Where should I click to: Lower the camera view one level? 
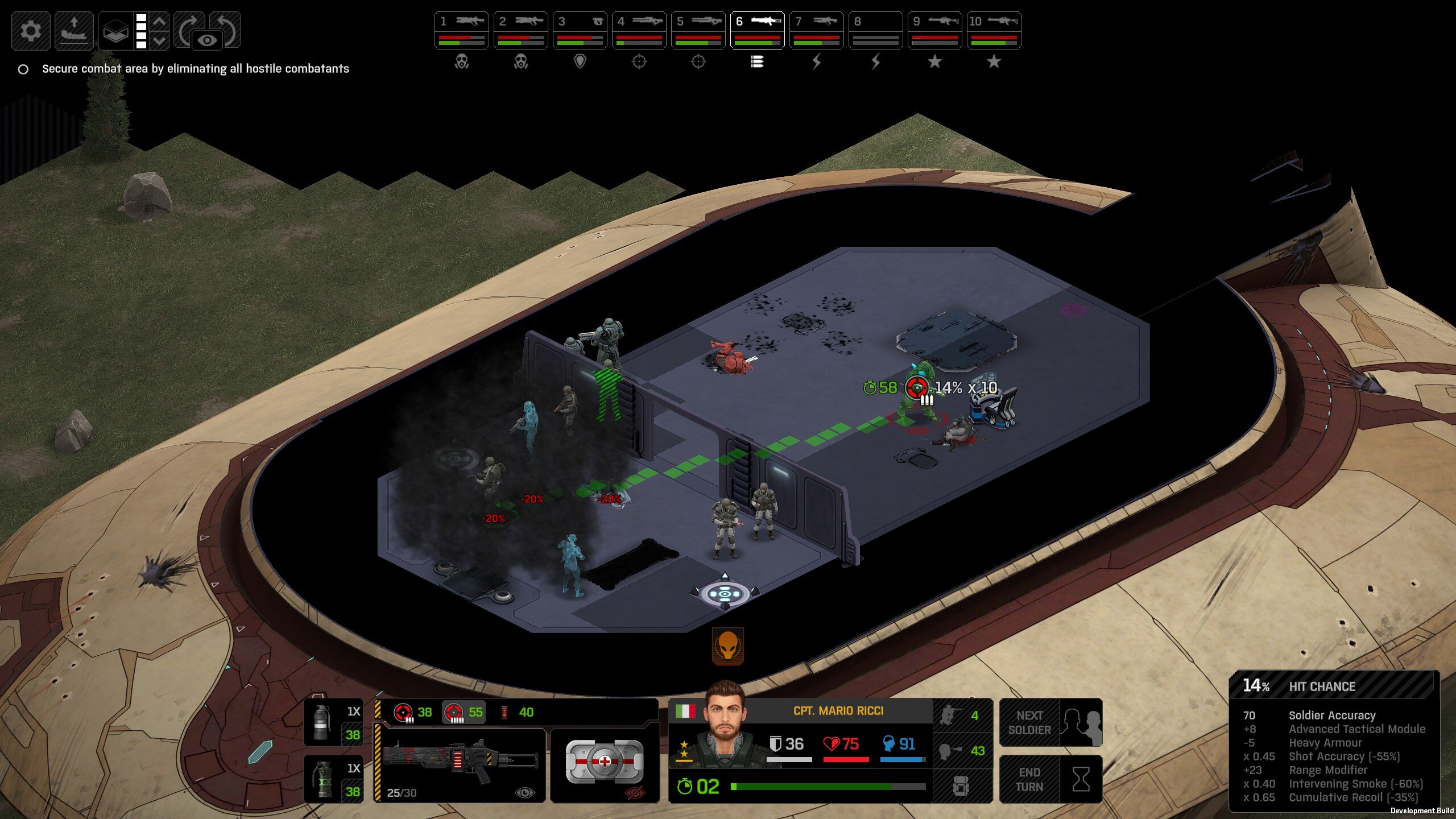point(160,40)
